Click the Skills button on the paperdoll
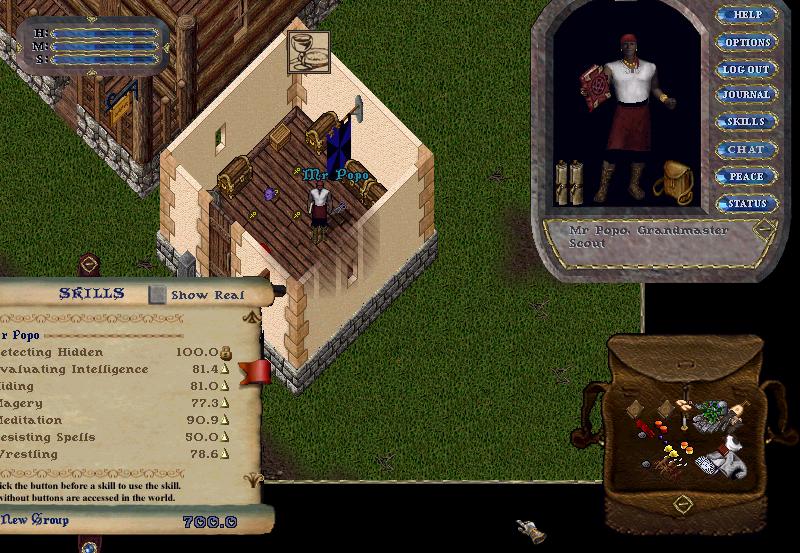 click(x=747, y=122)
